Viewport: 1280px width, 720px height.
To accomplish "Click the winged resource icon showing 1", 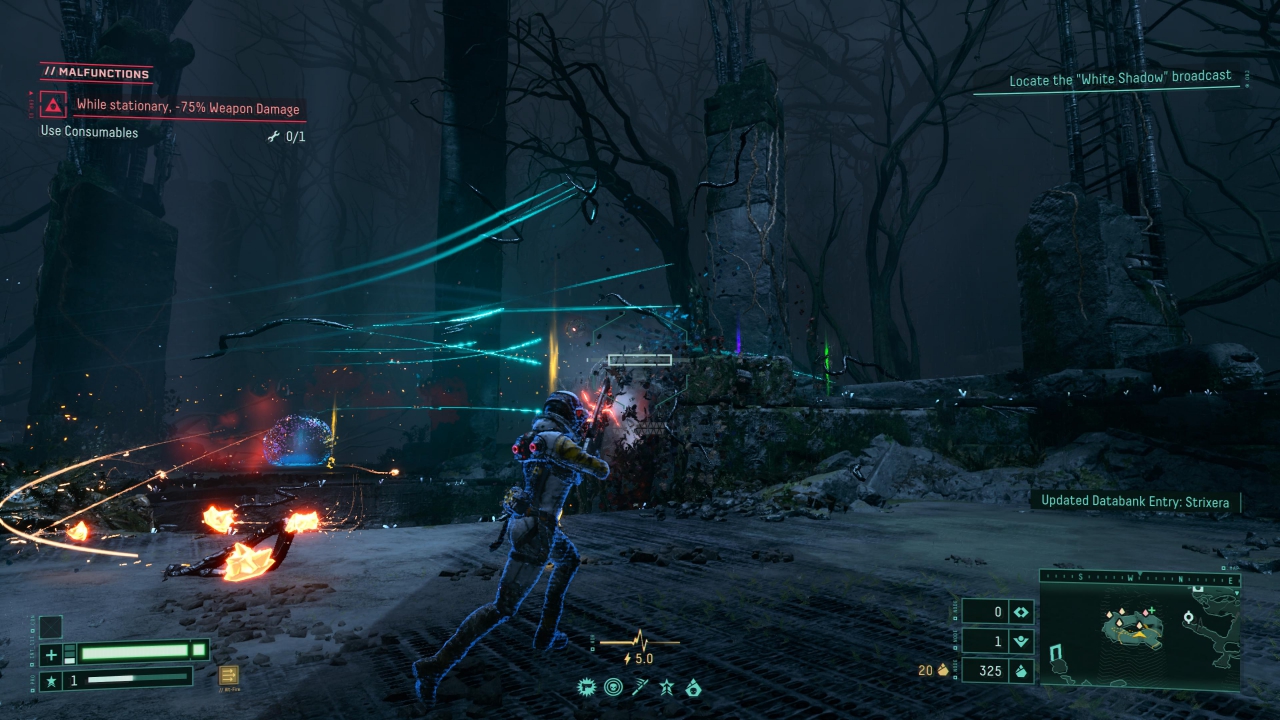I will (1021, 642).
